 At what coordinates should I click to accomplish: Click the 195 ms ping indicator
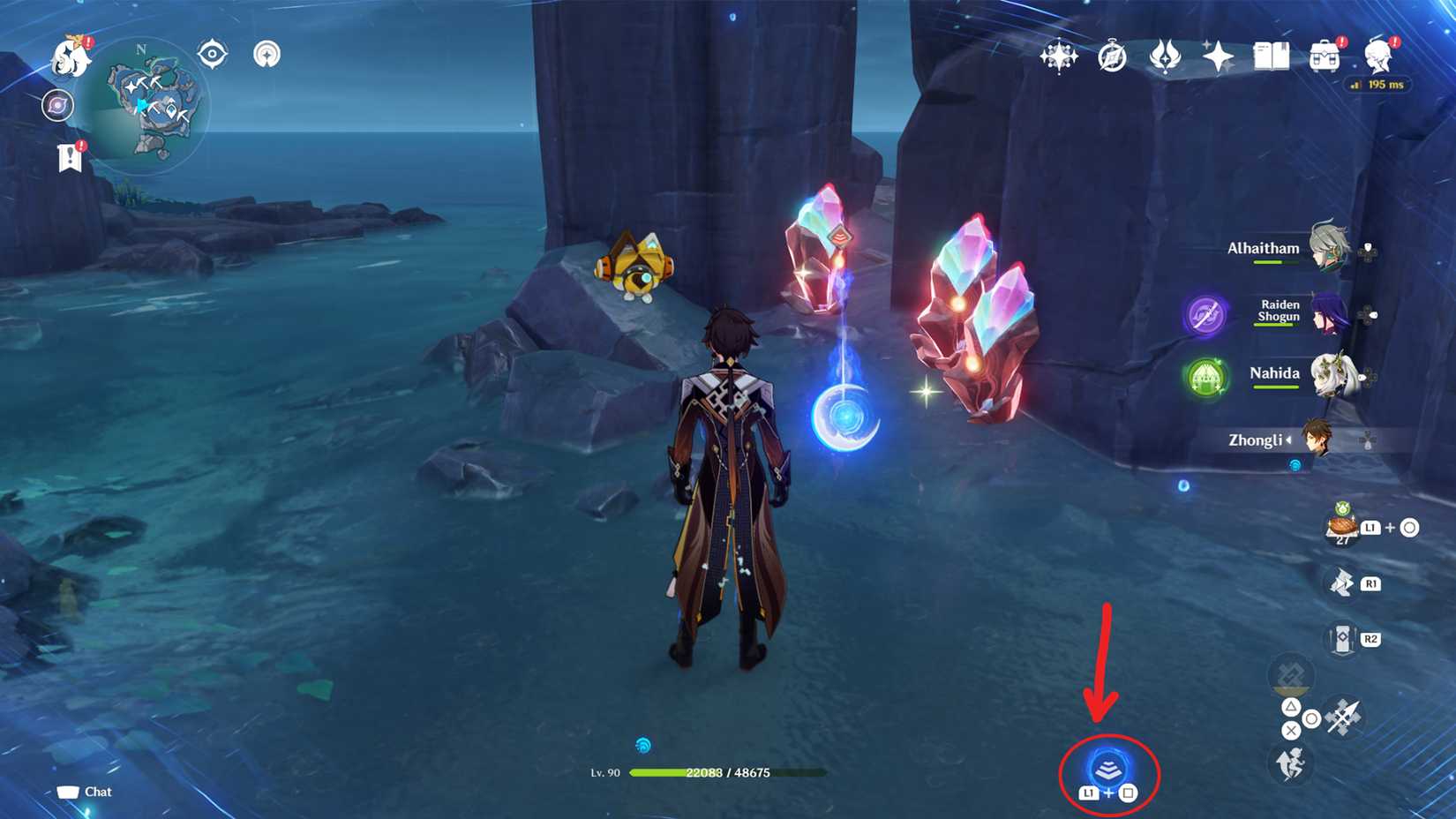(1379, 86)
